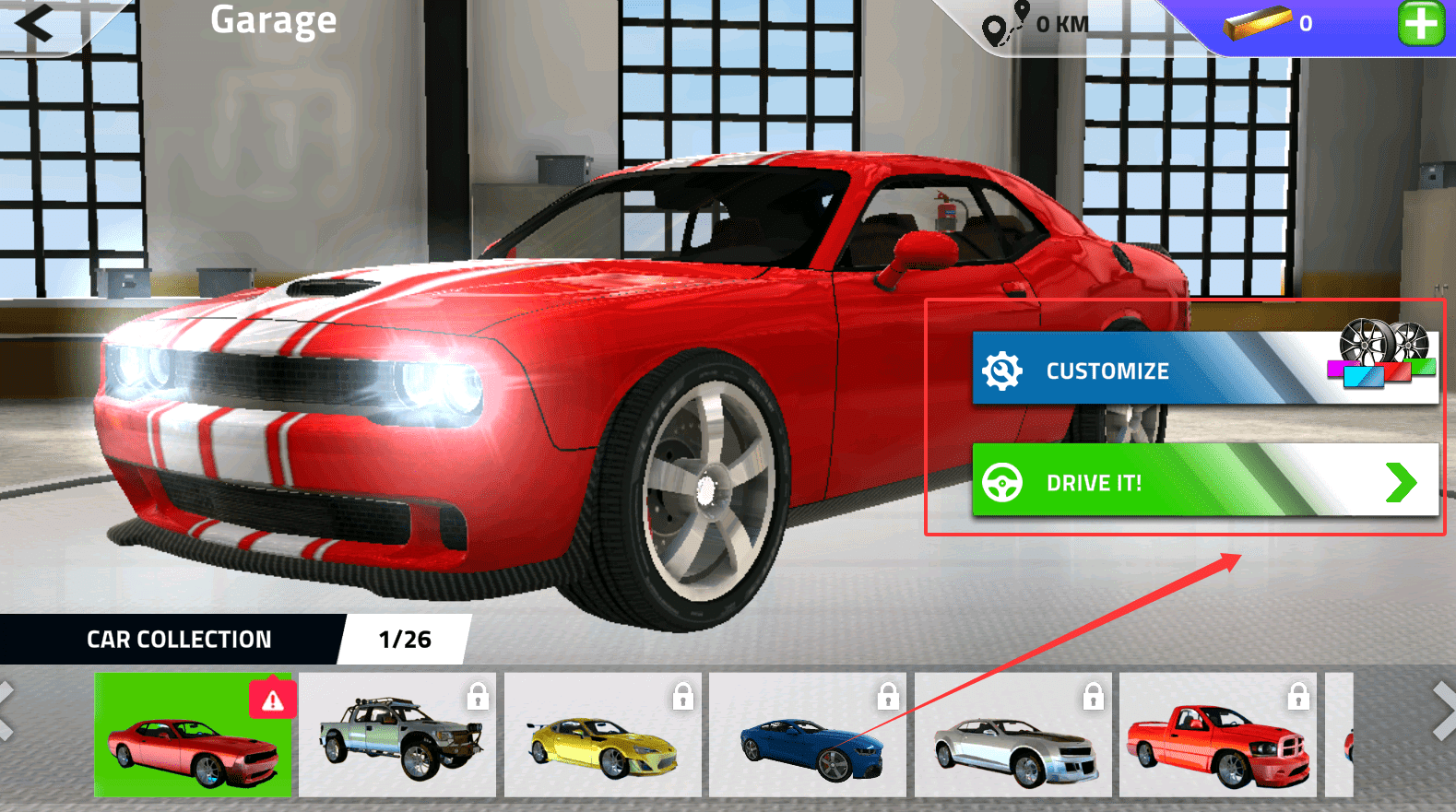The image size is (1456, 812).
Task: Select the red striped muscle car thumbnail
Action: (x=193, y=735)
